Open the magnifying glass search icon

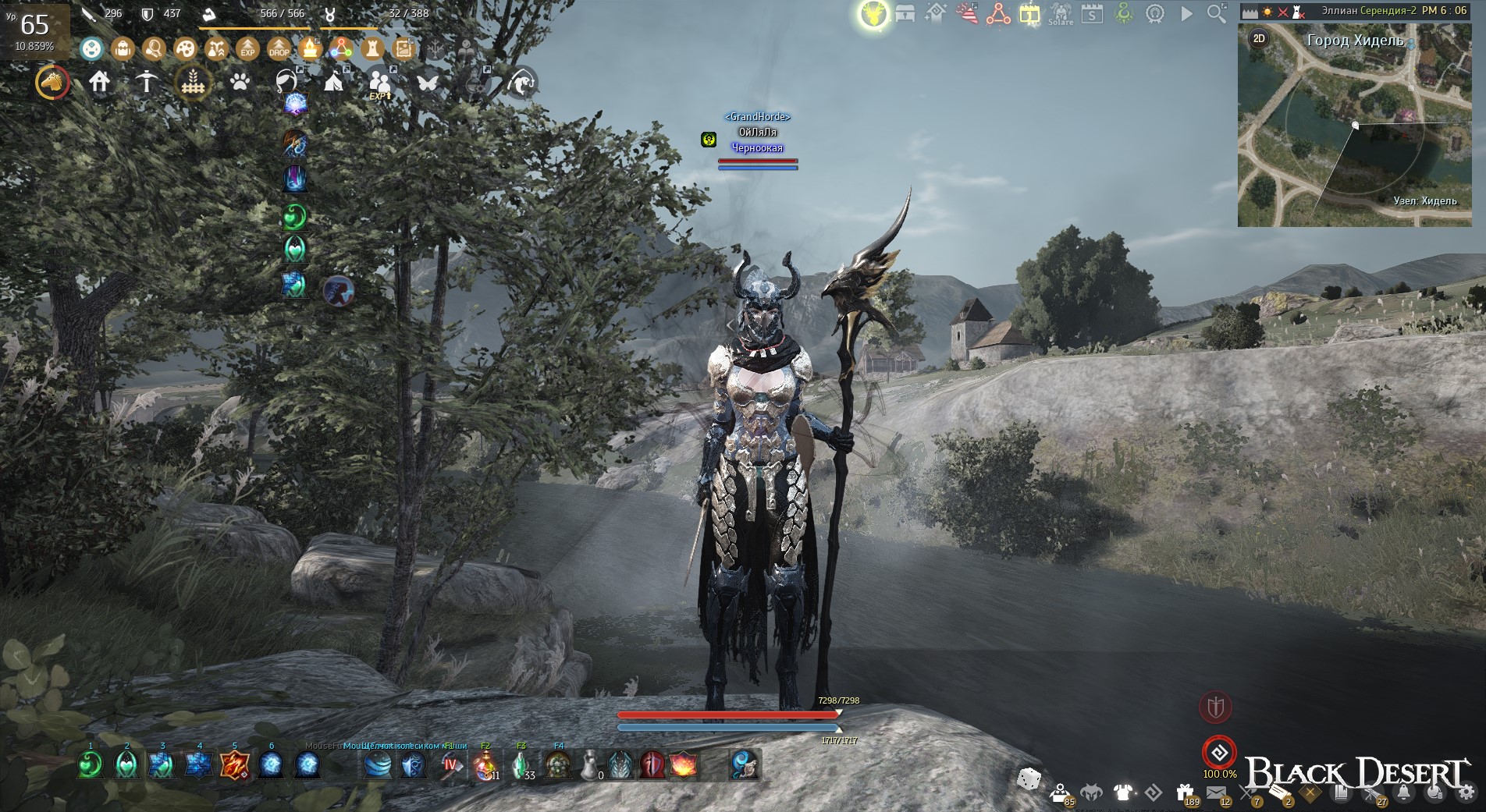1216,13
